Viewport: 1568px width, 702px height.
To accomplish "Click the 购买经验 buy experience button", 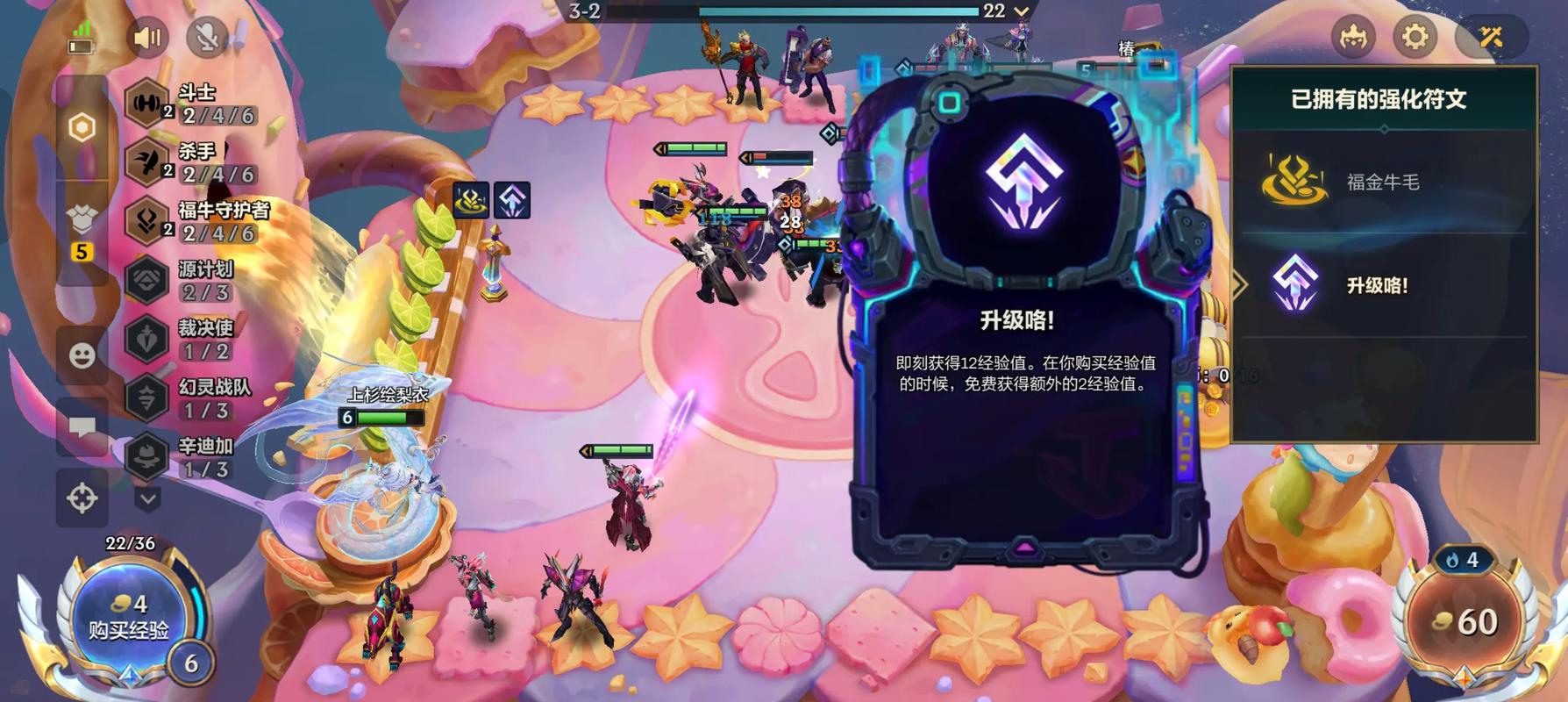I will [x=130, y=620].
